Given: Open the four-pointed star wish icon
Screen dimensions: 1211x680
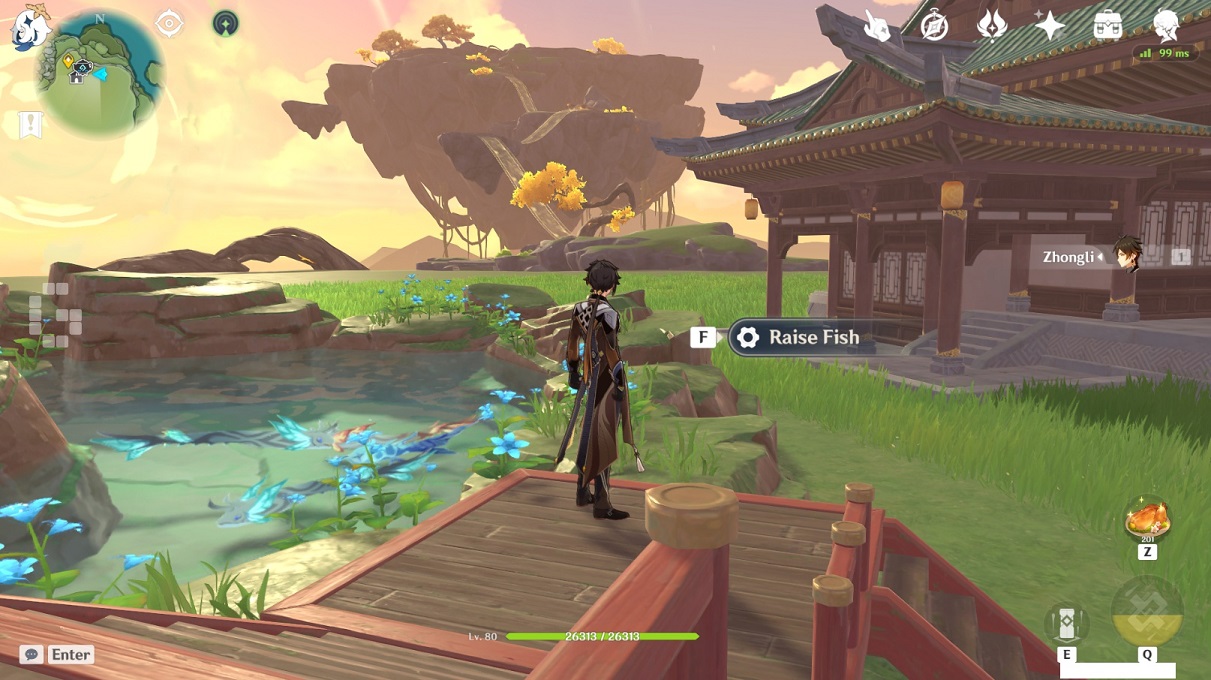Looking at the screenshot, I should point(1049,26).
